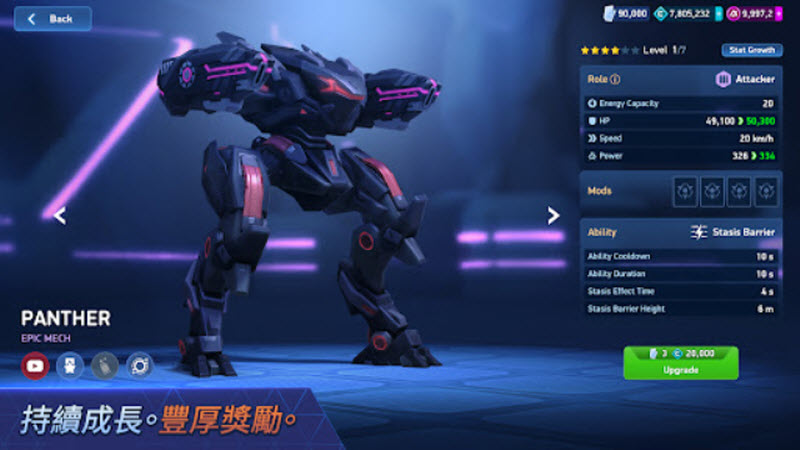The height and width of the screenshot is (450, 800).
Task: Open the Stat Growth panel
Action: (751, 50)
